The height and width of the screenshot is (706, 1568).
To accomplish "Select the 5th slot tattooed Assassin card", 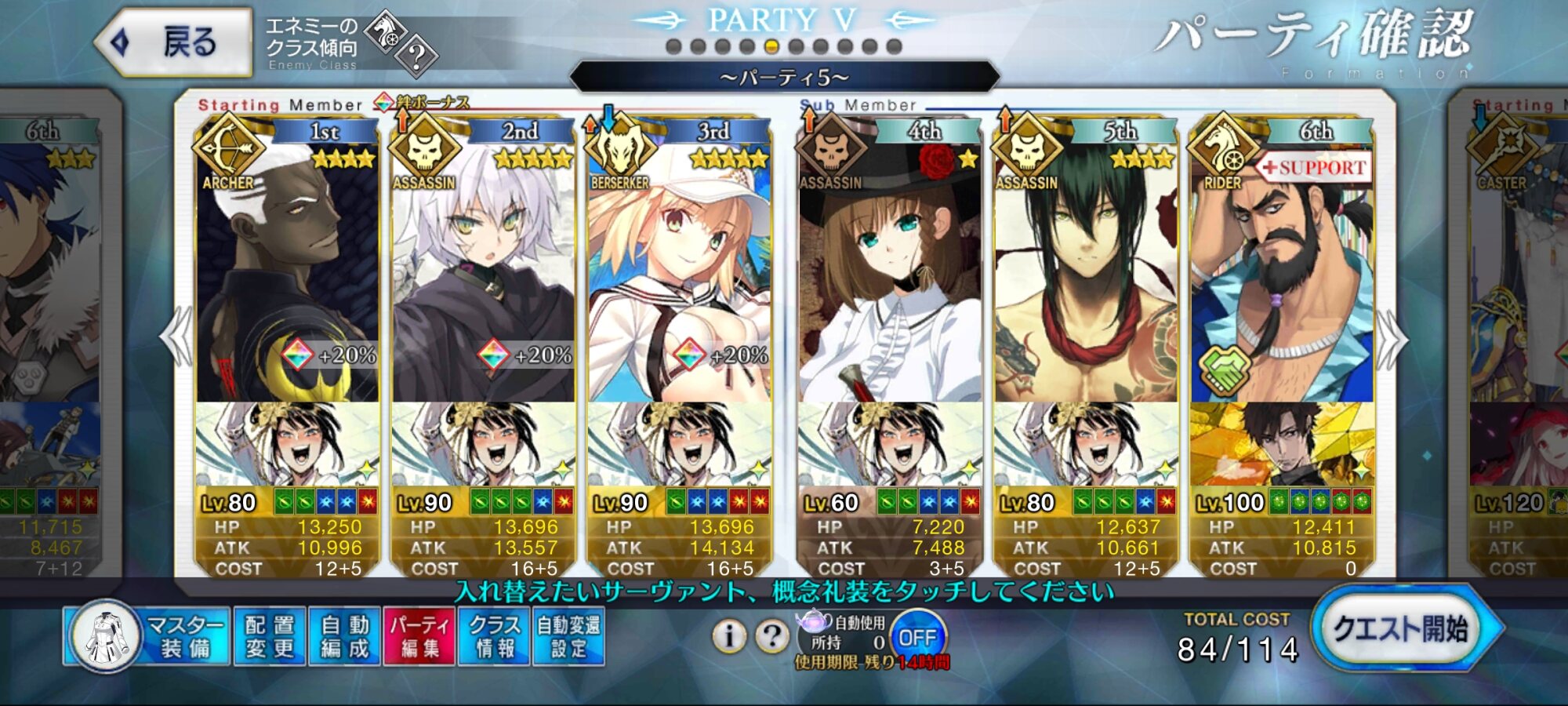I will pyautogui.click(x=1085, y=275).
